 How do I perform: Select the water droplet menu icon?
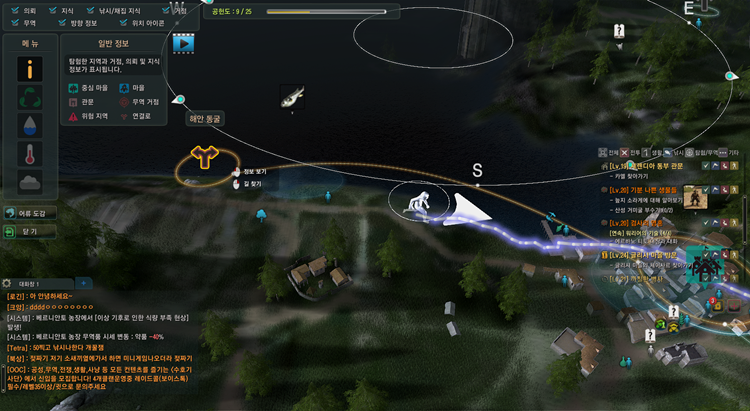click(x=30, y=126)
